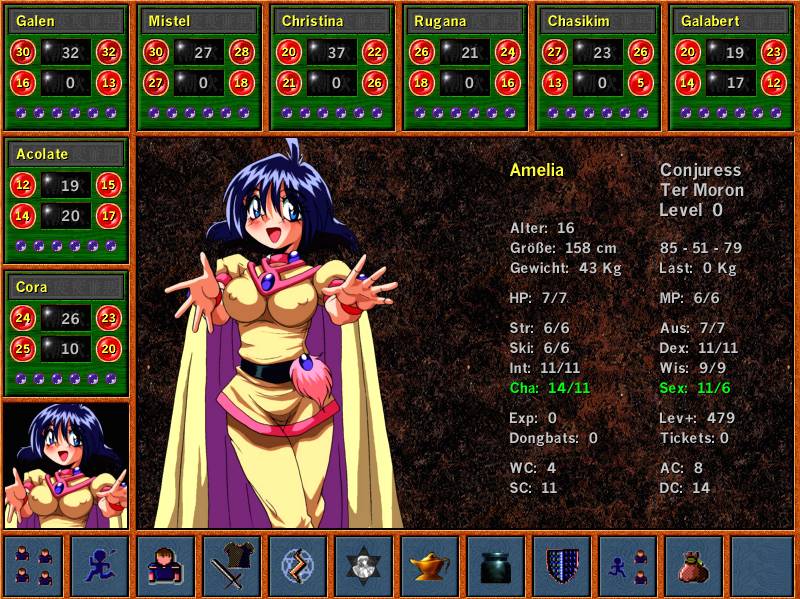Select Galen's party panel

pos(66,67)
